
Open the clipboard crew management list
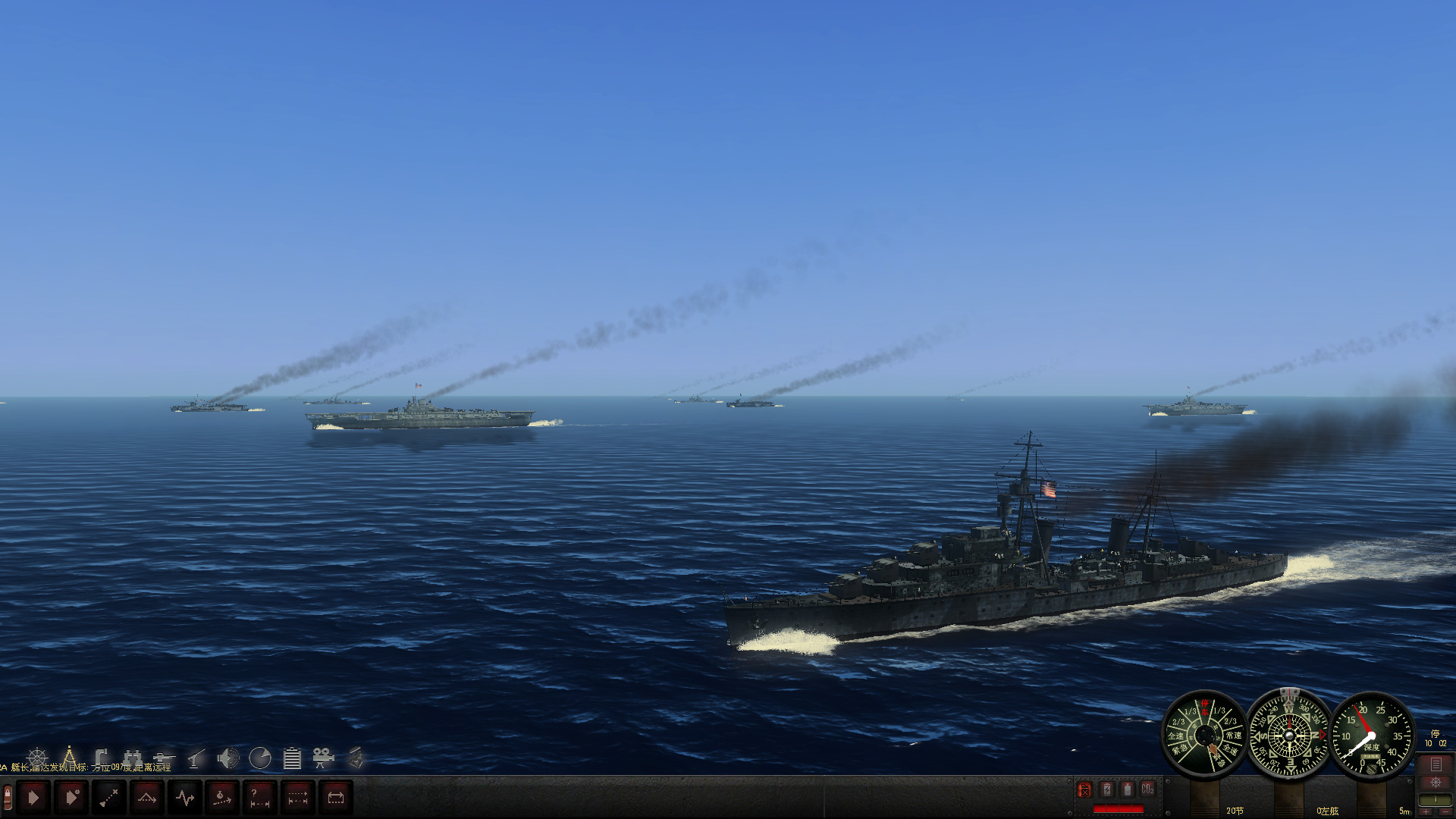(292, 758)
